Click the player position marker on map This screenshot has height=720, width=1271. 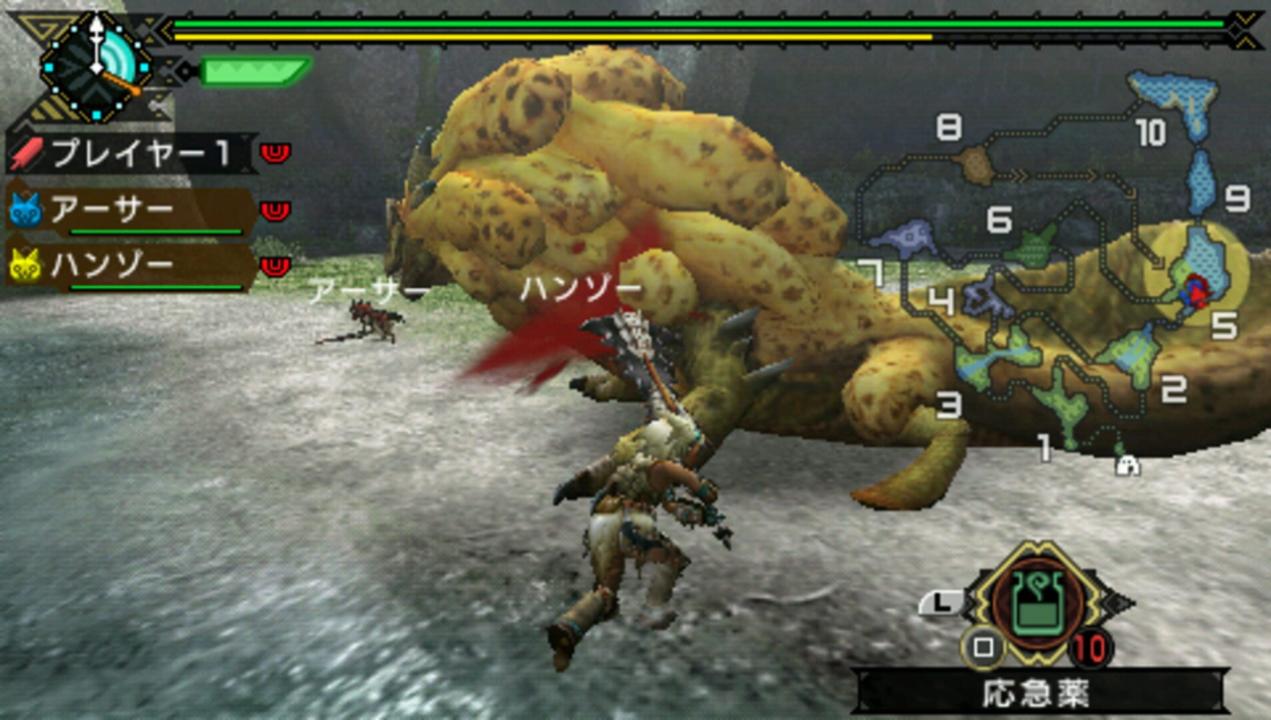[x=1194, y=292]
